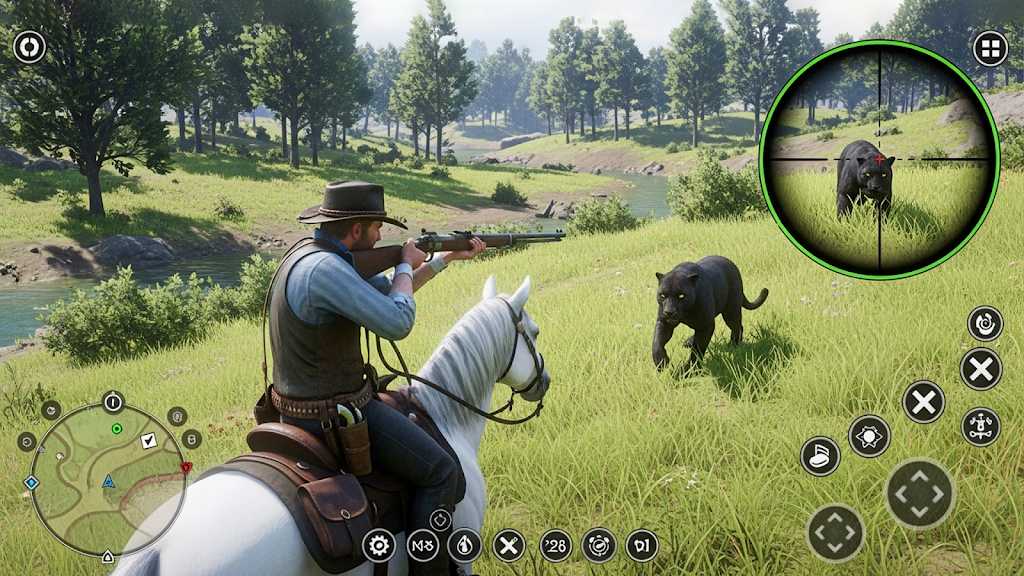Click the sniper scope view circle
The image size is (1024, 576).
tap(879, 159)
